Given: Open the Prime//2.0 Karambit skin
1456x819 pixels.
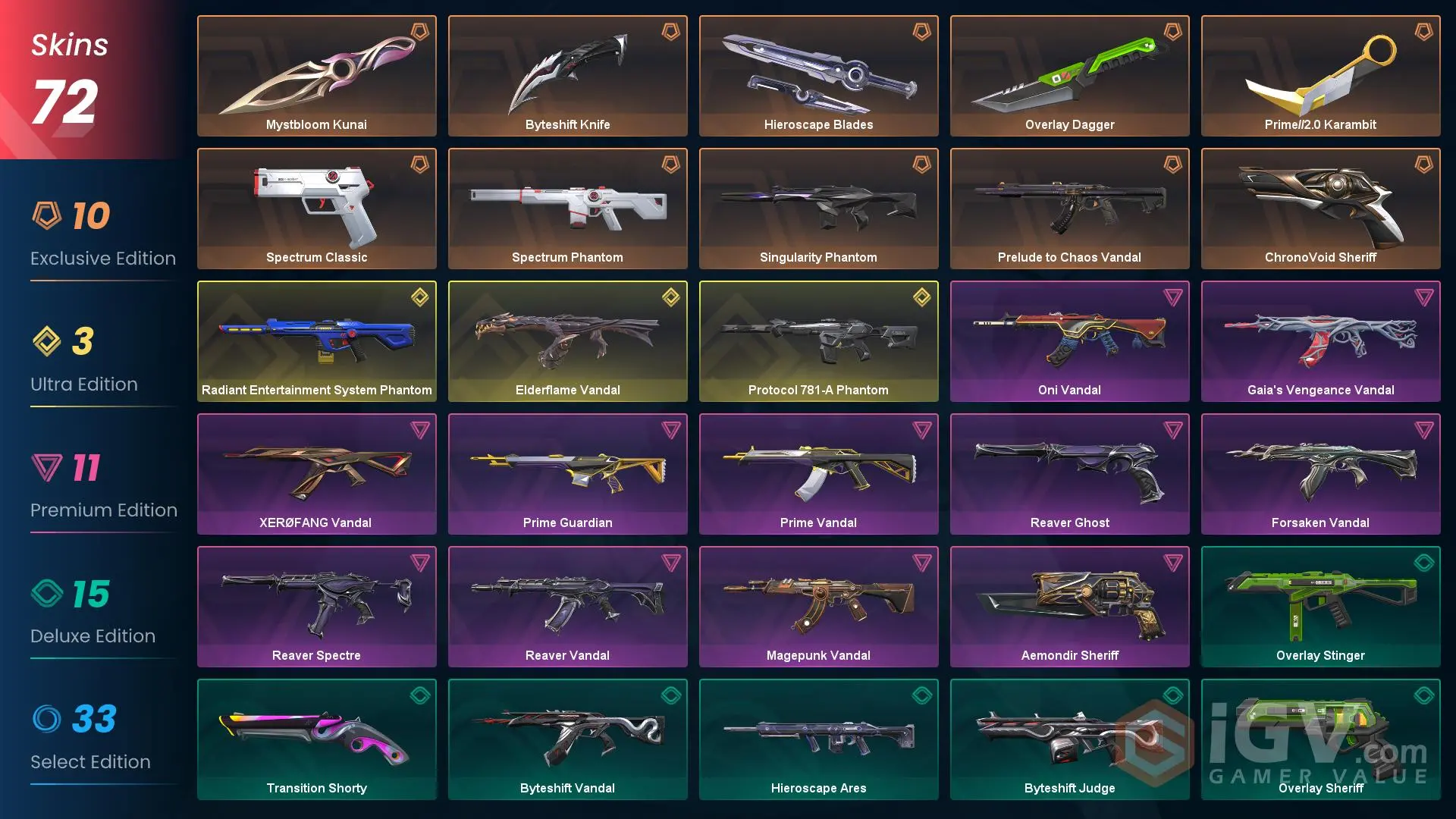Looking at the screenshot, I should (1320, 75).
